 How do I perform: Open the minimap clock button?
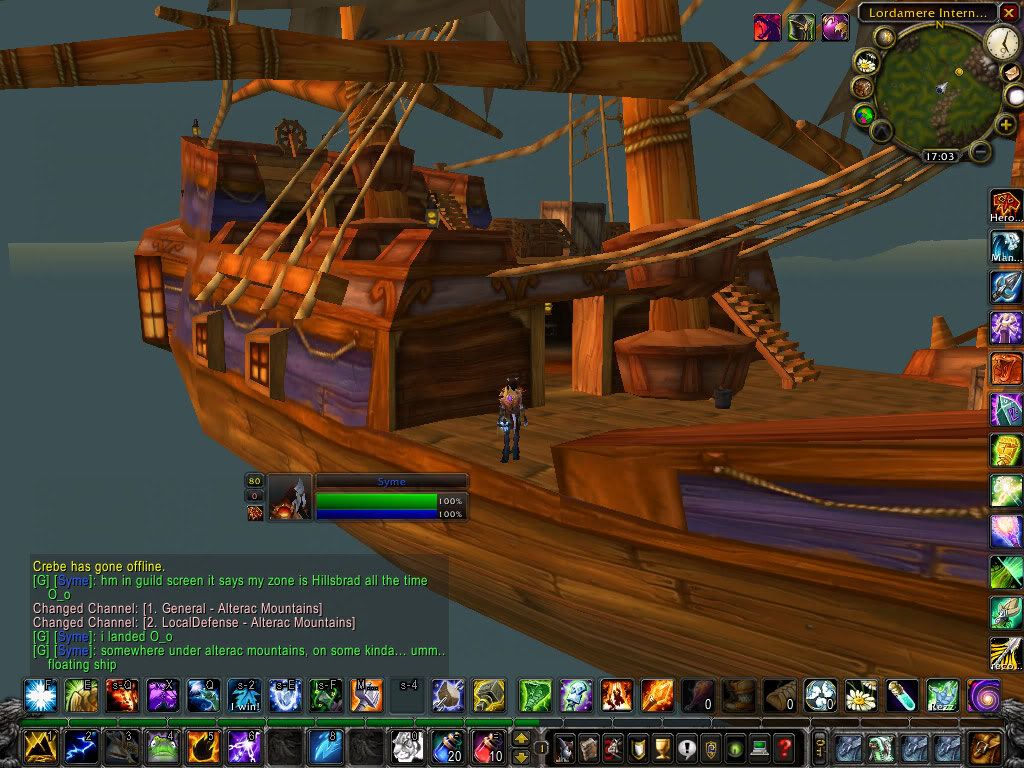(1002, 41)
